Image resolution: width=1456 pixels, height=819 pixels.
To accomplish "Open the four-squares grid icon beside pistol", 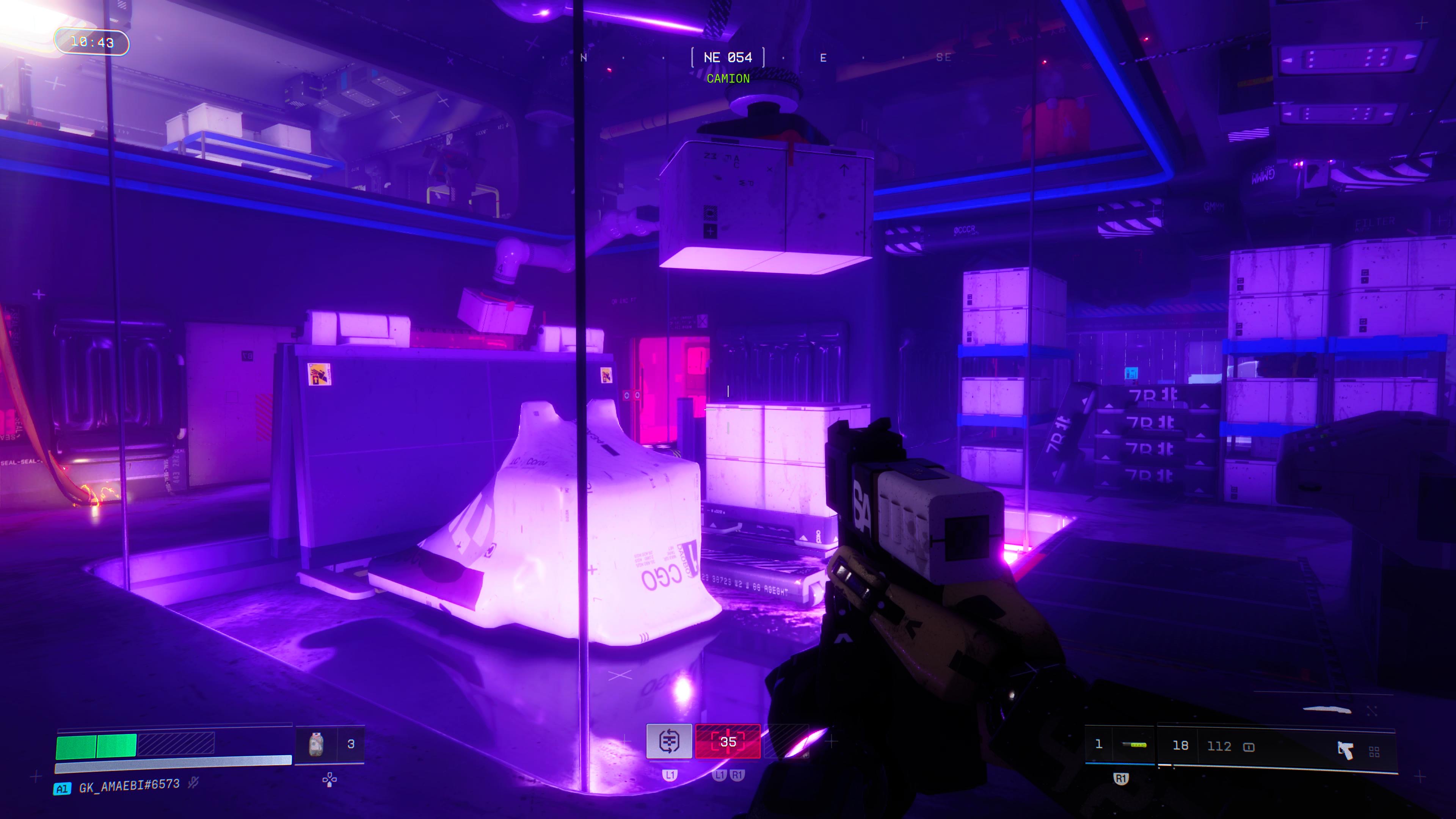I will [x=1374, y=752].
